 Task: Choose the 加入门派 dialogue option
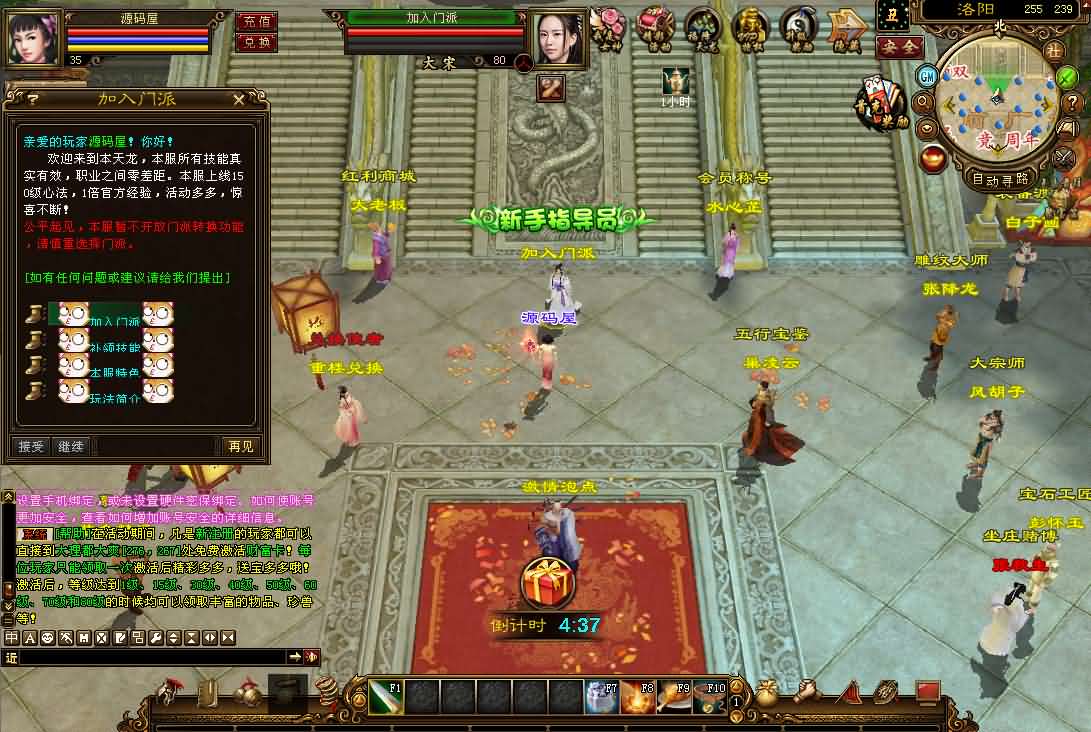coord(114,322)
